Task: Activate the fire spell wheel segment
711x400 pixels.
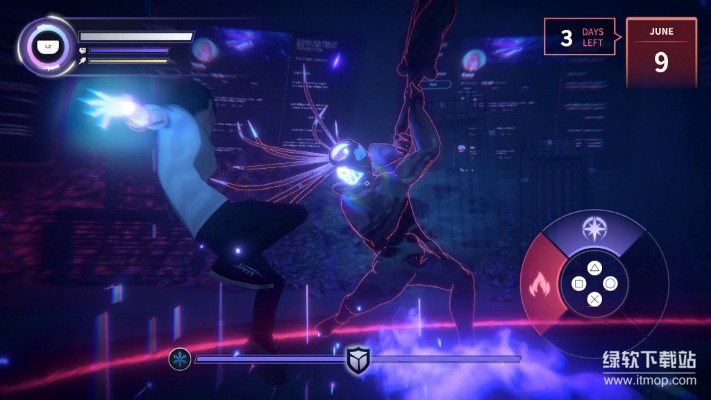Action: click(539, 281)
